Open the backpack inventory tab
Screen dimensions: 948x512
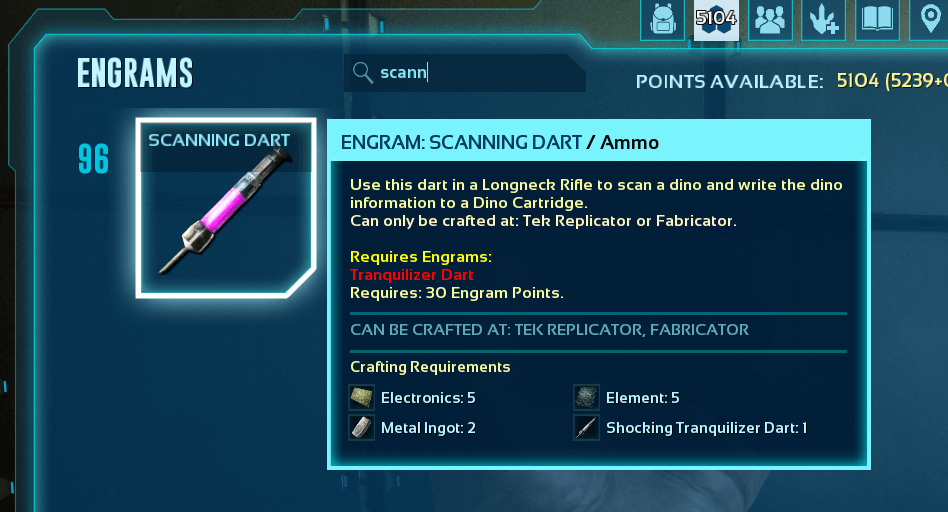(662, 19)
